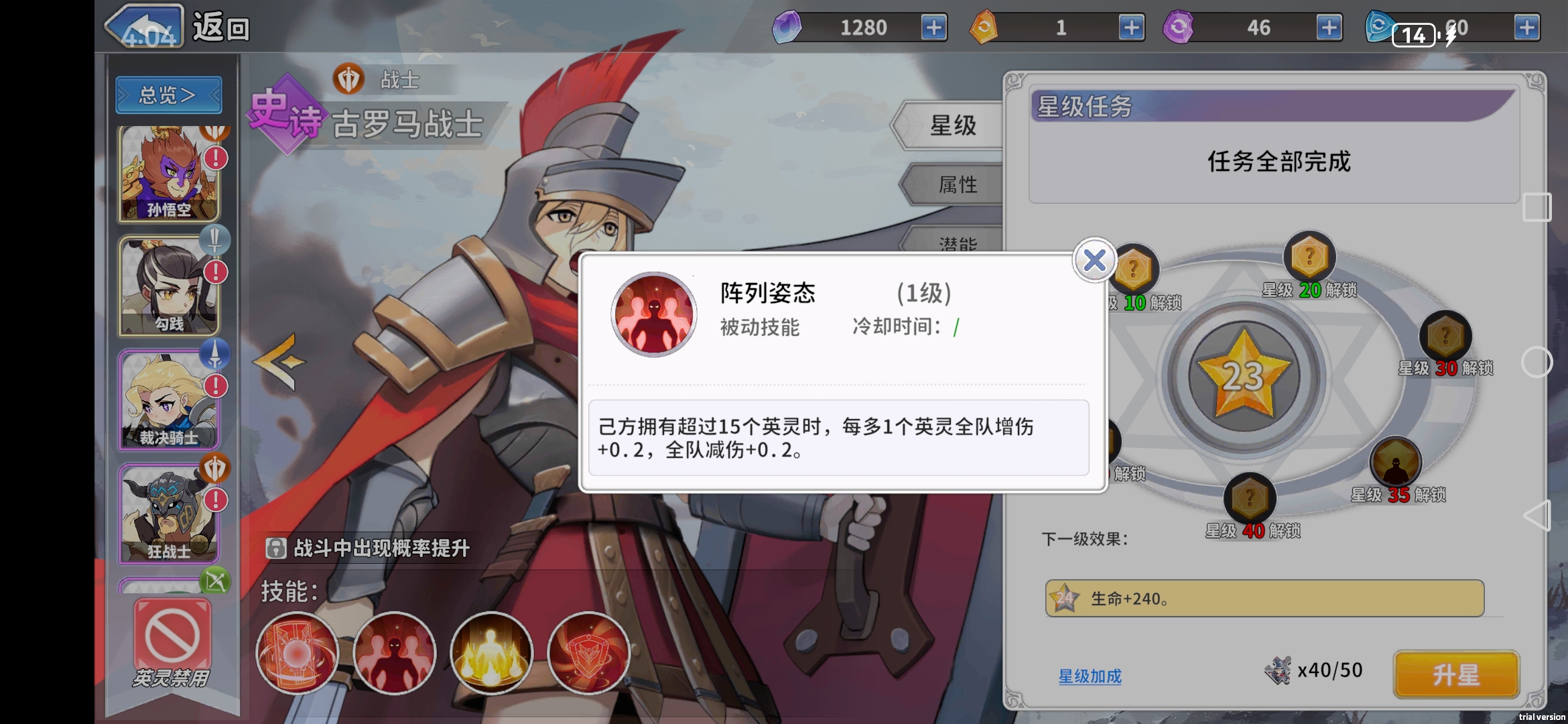Open the 孙悟空 hero portrait
Viewport: 1568px width, 724px height.
pyautogui.click(x=168, y=173)
